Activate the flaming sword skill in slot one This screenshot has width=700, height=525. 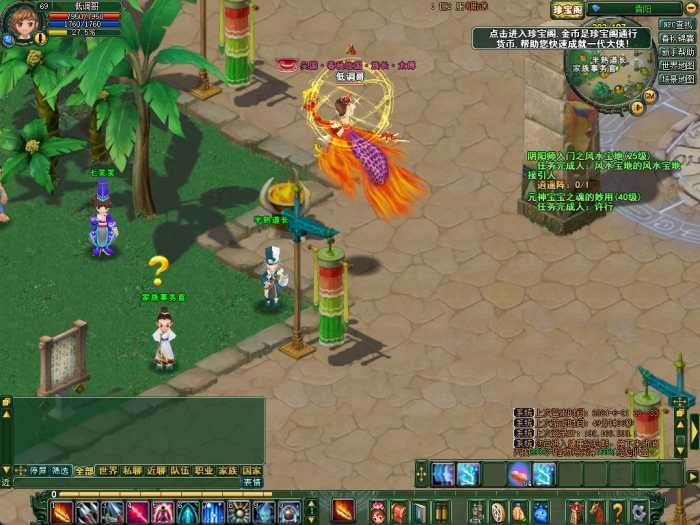62,512
